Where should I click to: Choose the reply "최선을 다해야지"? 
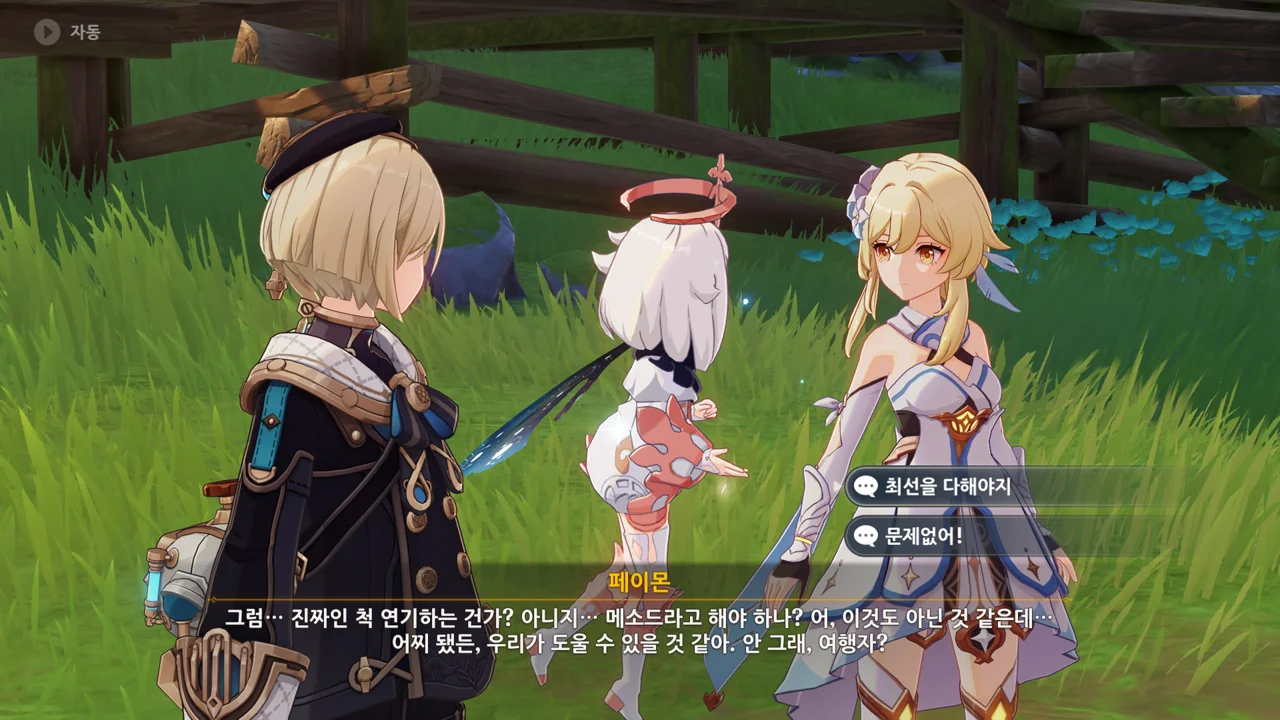(x=947, y=487)
